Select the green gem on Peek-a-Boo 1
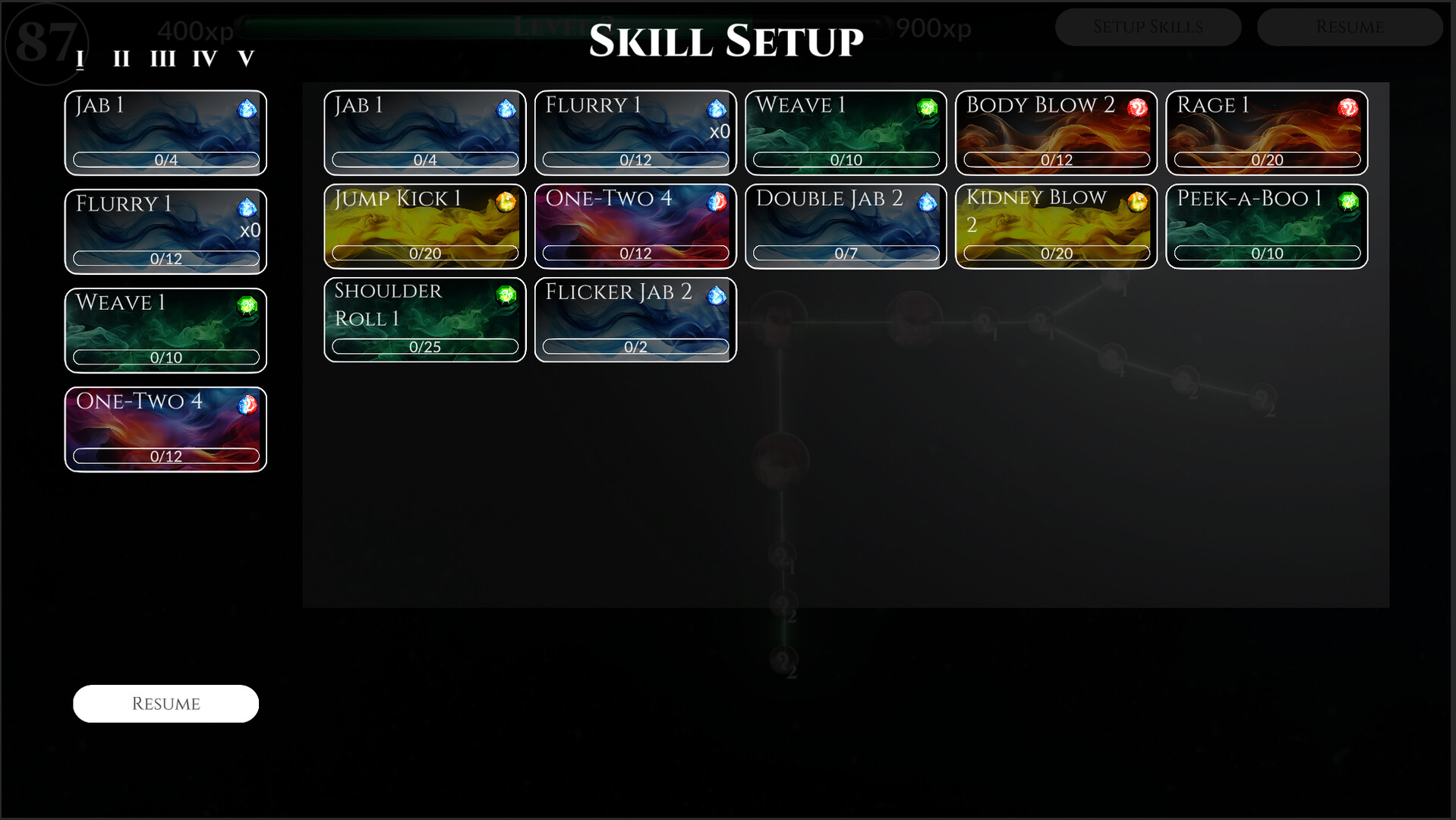 1347,202
